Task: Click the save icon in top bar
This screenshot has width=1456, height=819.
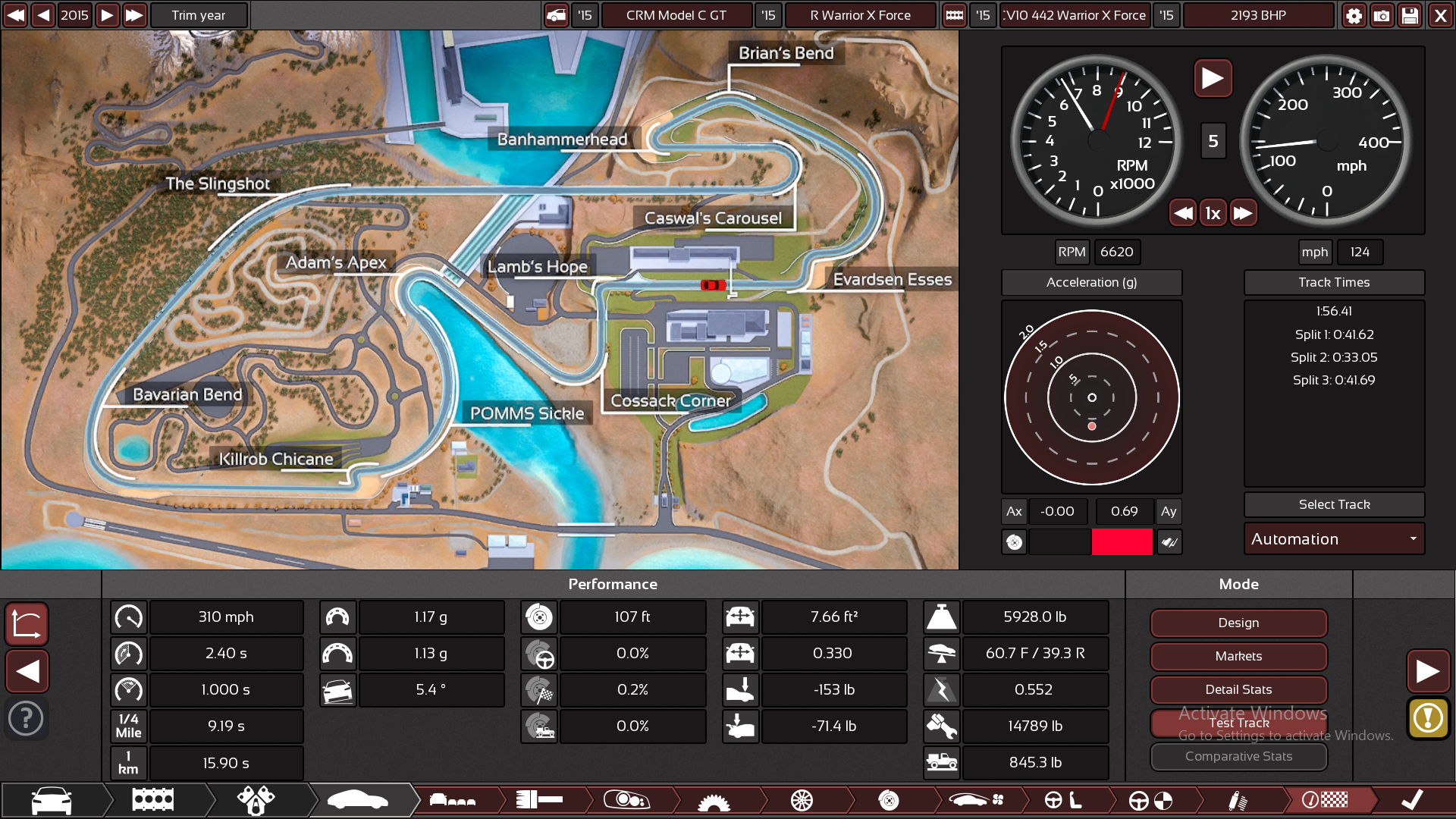Action: pyautogui.click(x=1410, y=15)
